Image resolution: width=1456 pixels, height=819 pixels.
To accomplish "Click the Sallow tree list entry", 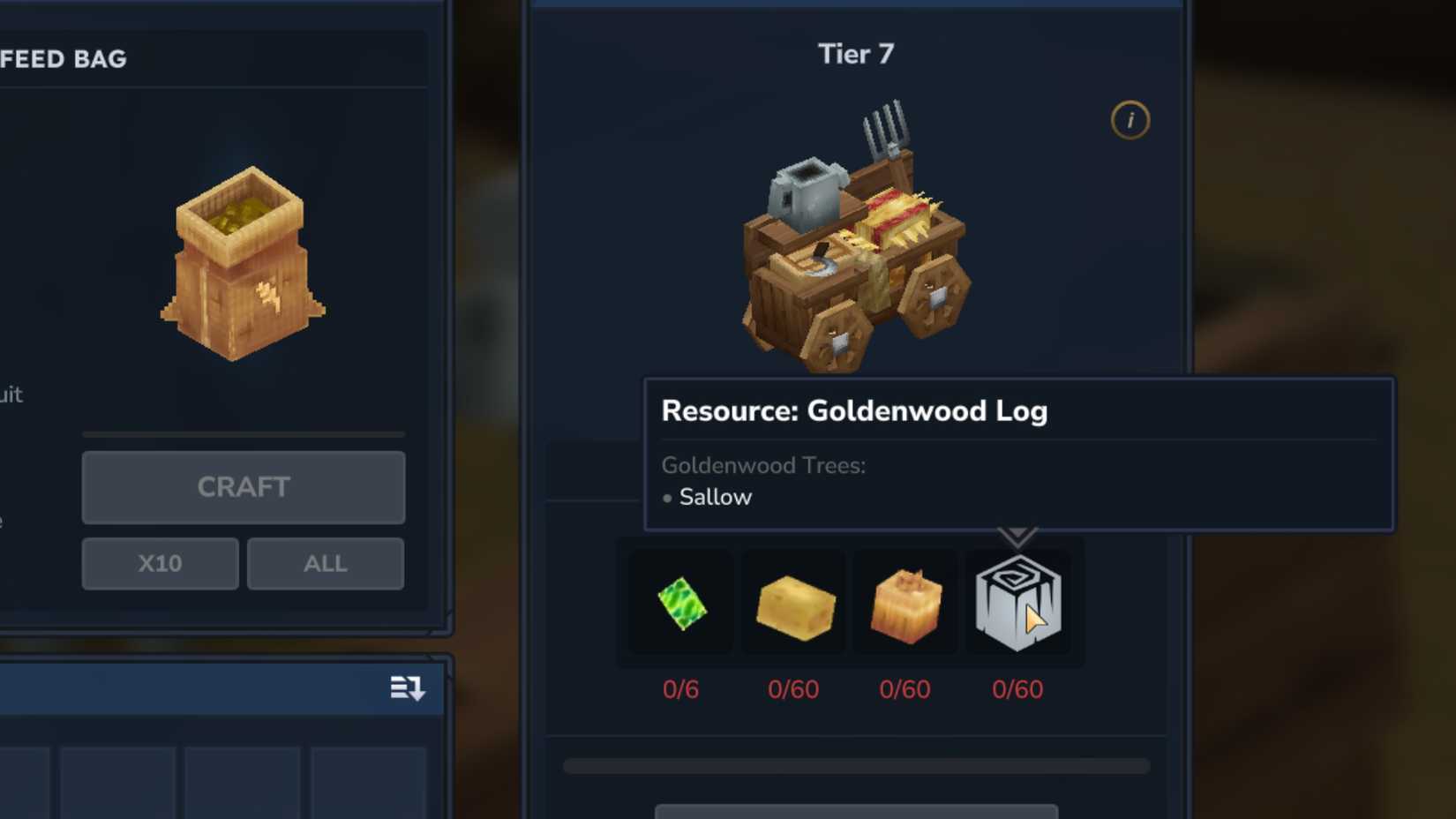I will point(715,496).
